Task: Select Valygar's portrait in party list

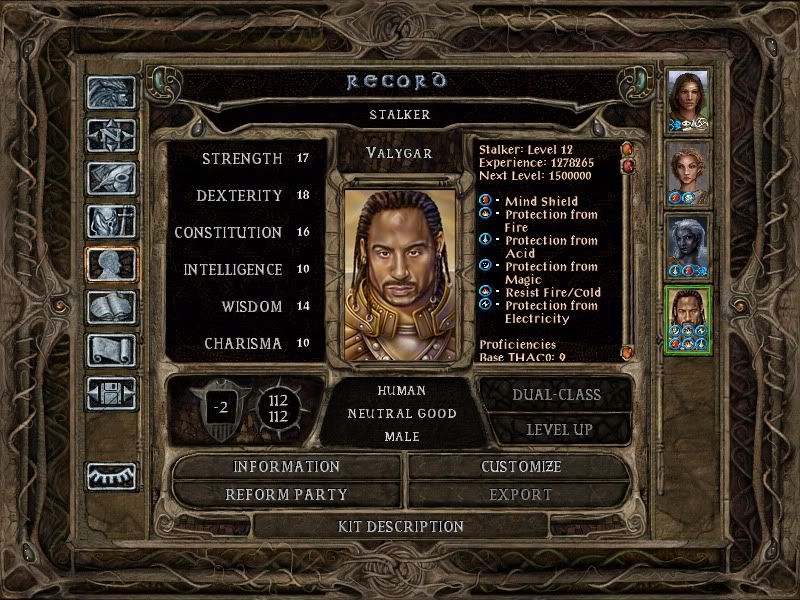Action: [x=688, y=319]
